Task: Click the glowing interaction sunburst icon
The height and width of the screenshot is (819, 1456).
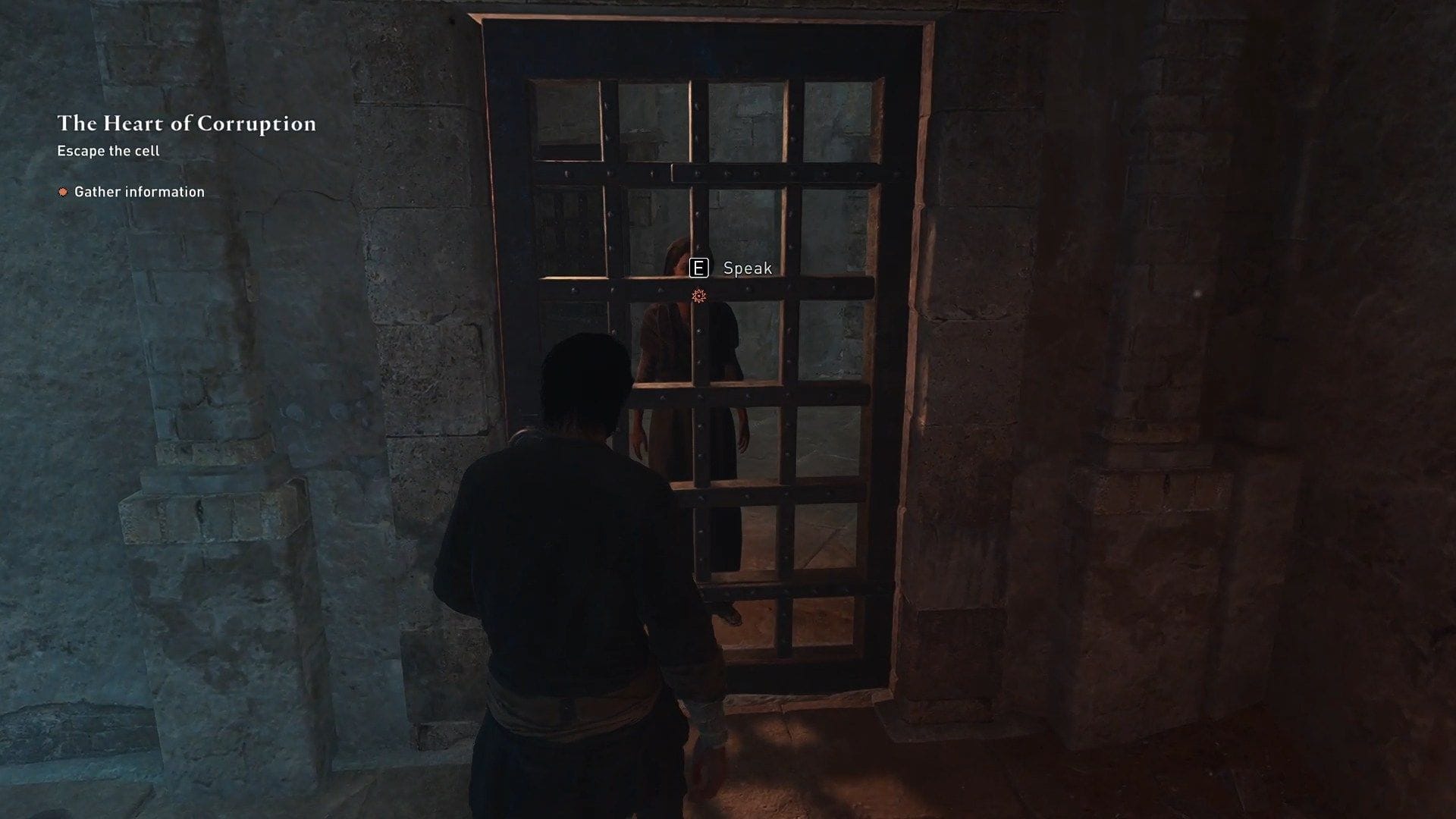Action: 699,296
